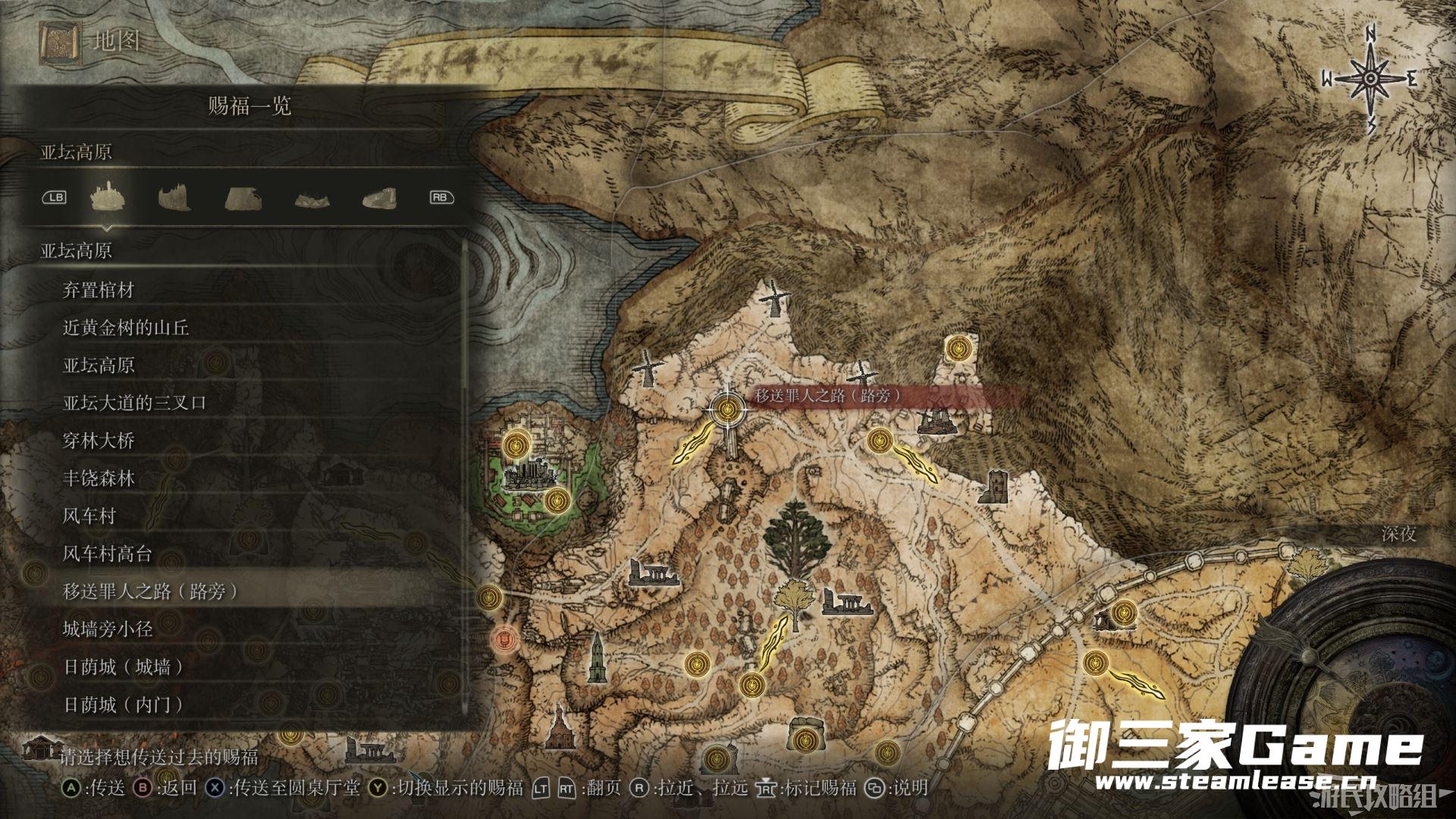The width and height of the screenshot is (1456, 819).
Task: Click the 地图 map book icon
Action: [58, 41]
